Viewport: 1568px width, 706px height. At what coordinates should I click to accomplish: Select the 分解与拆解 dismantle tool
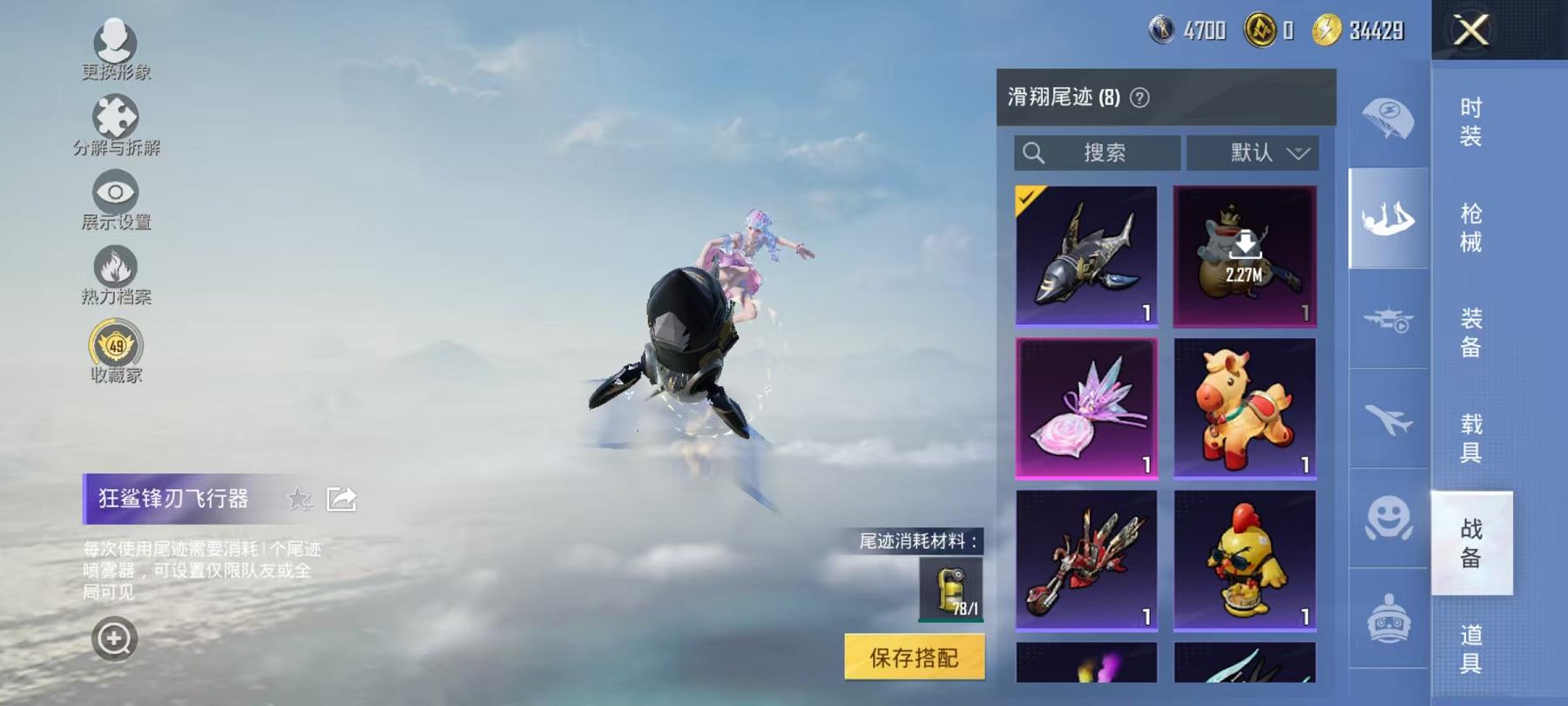[116, 116]
